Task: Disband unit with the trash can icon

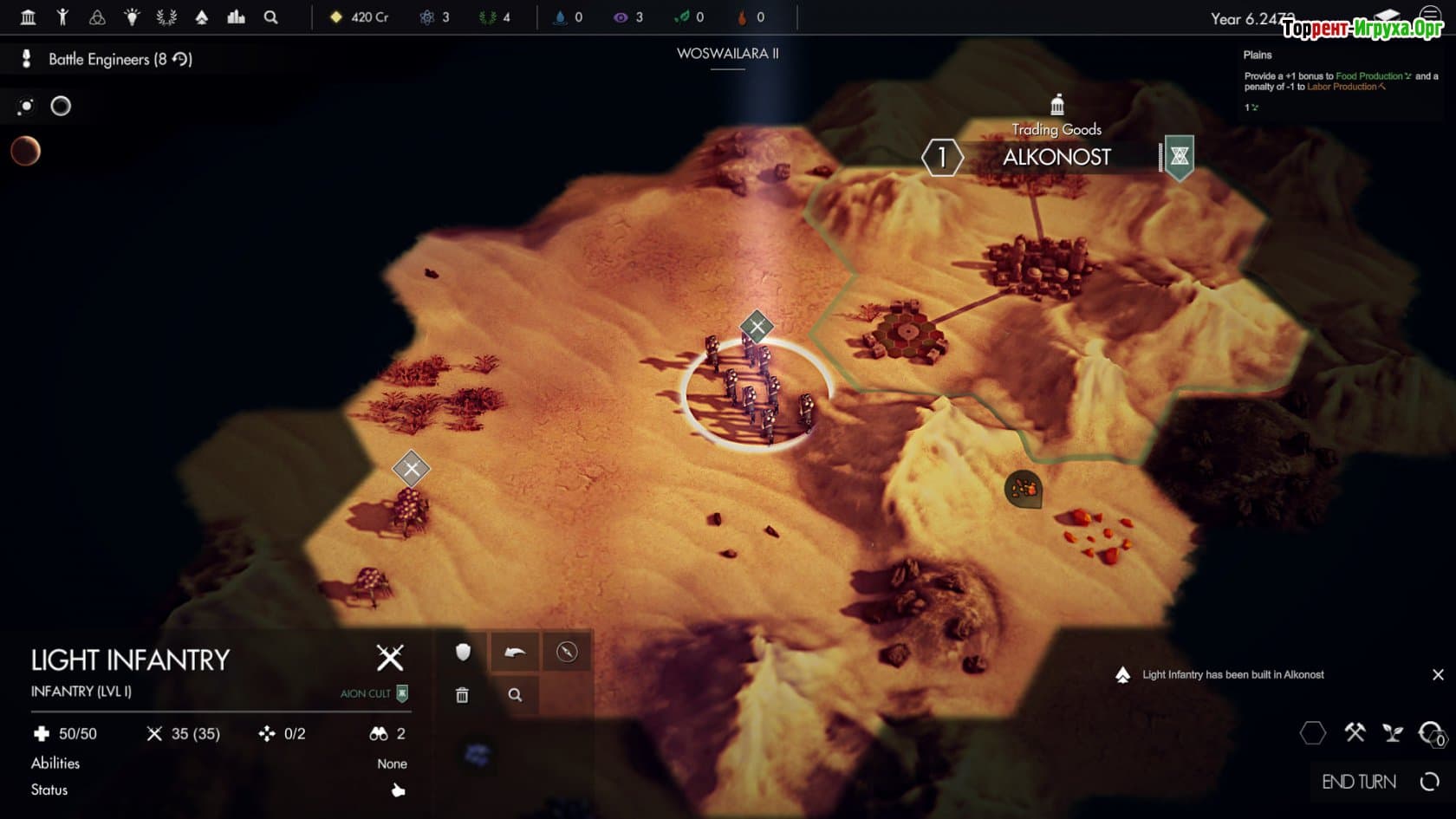Action: (463, 695)
